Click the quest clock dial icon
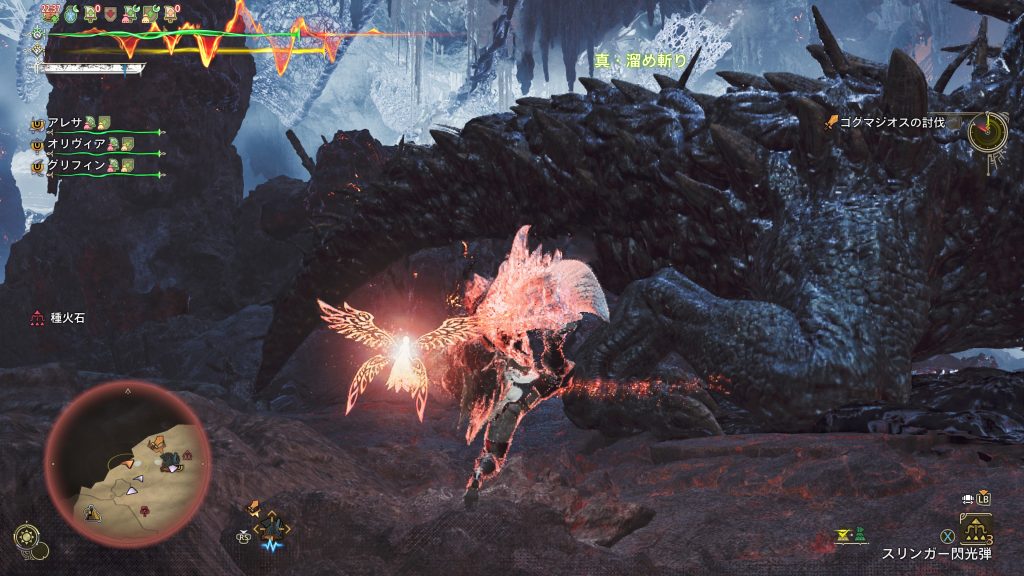Image resolution: width=1024 pixels, height=576 pixels. tap(987, 129)
